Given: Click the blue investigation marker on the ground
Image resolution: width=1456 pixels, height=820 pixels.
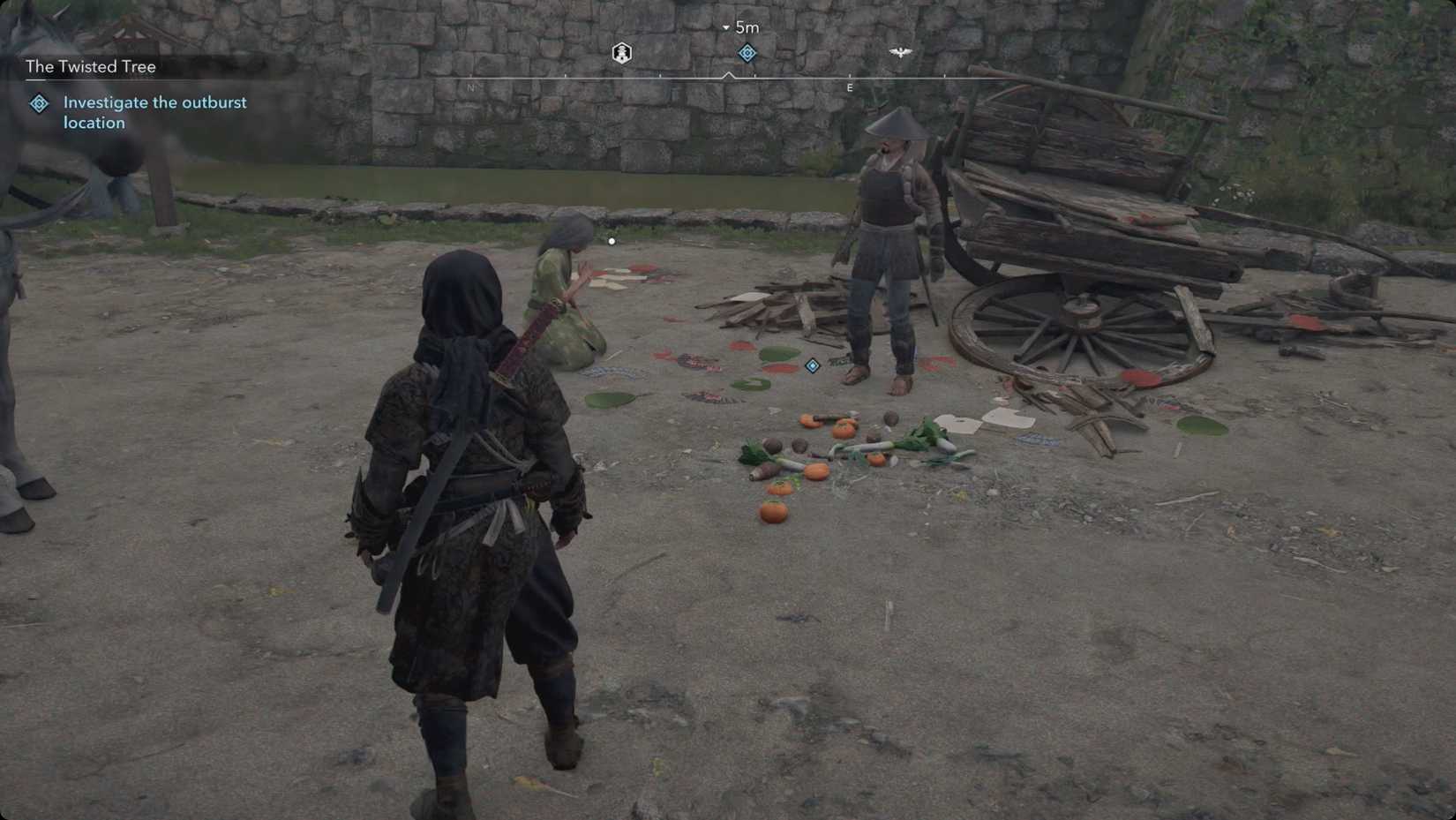Looking at the screenshot, I should pos(812,365).
